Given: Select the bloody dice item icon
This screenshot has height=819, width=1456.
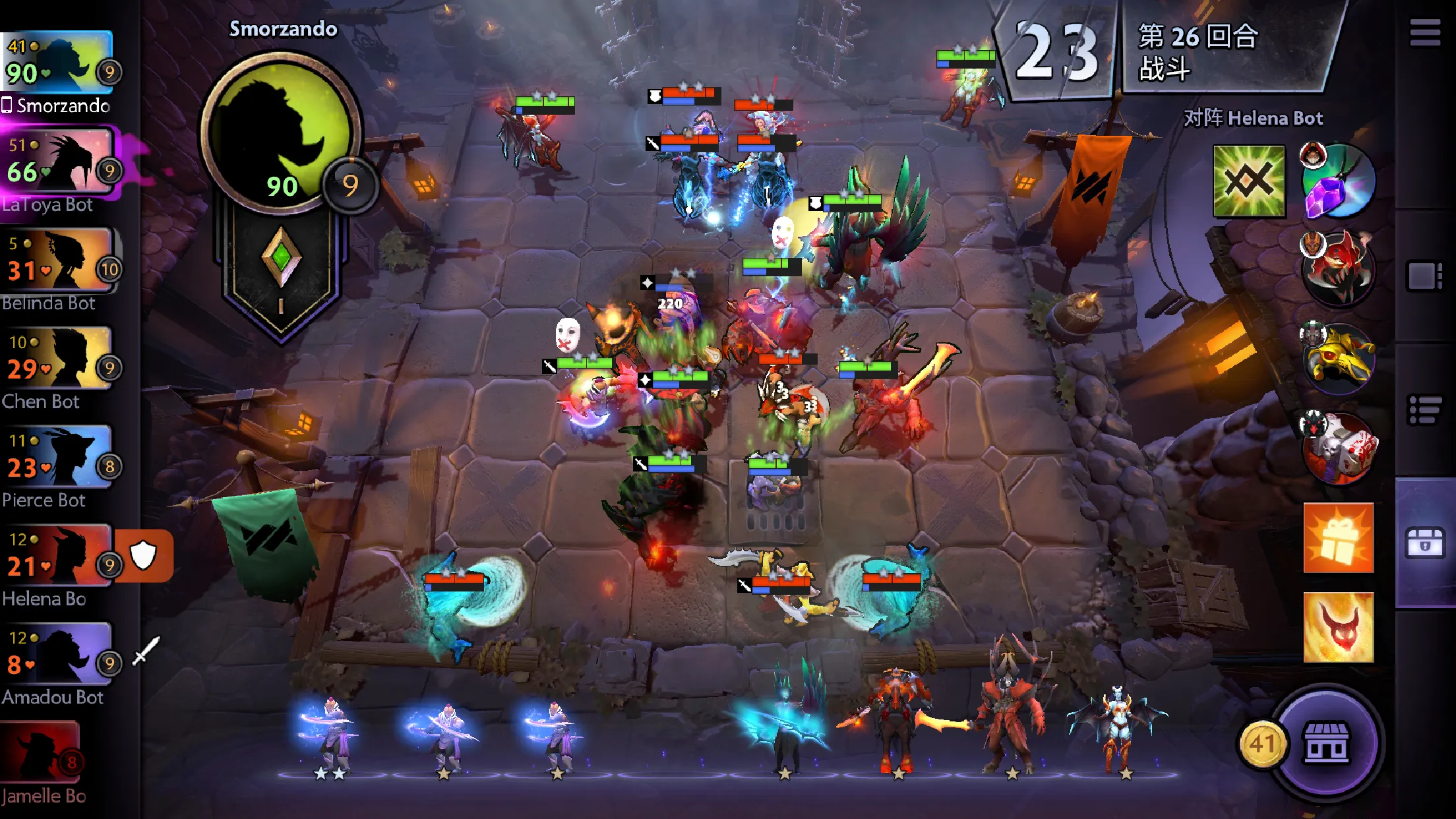Looking at the screenshot, I should 1337,448.
